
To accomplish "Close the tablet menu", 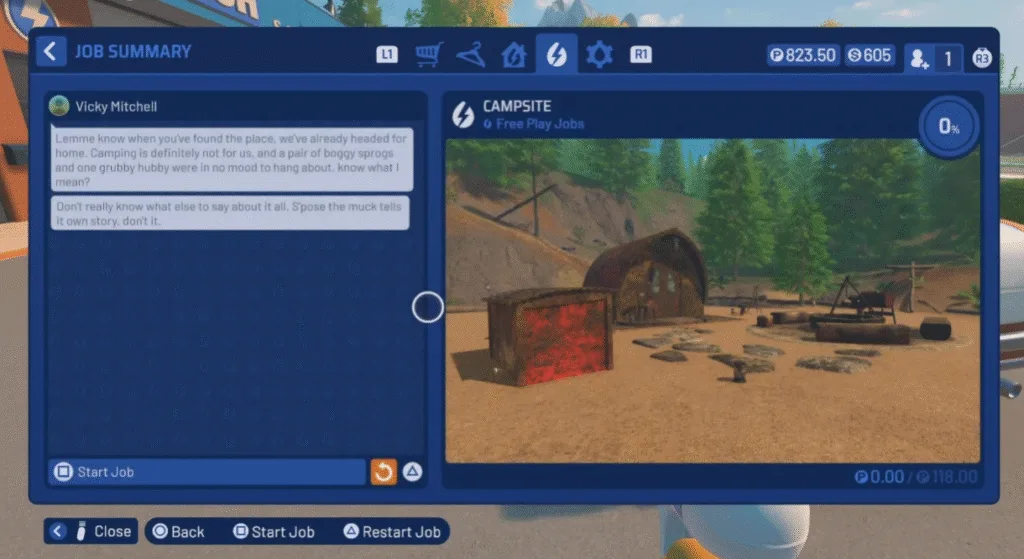I will [x=91, y=532].
